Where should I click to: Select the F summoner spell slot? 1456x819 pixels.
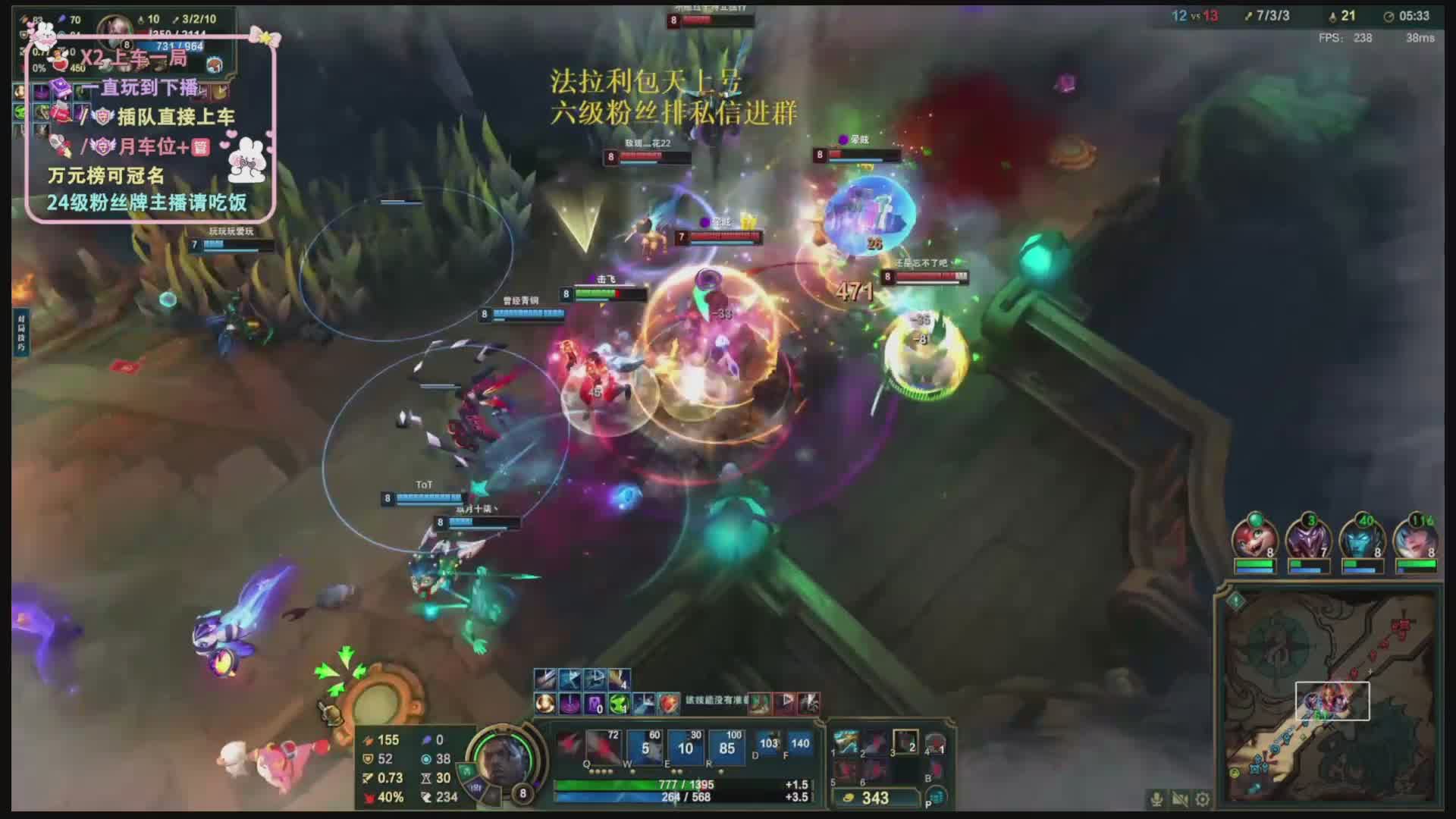[x=799, y=744]
